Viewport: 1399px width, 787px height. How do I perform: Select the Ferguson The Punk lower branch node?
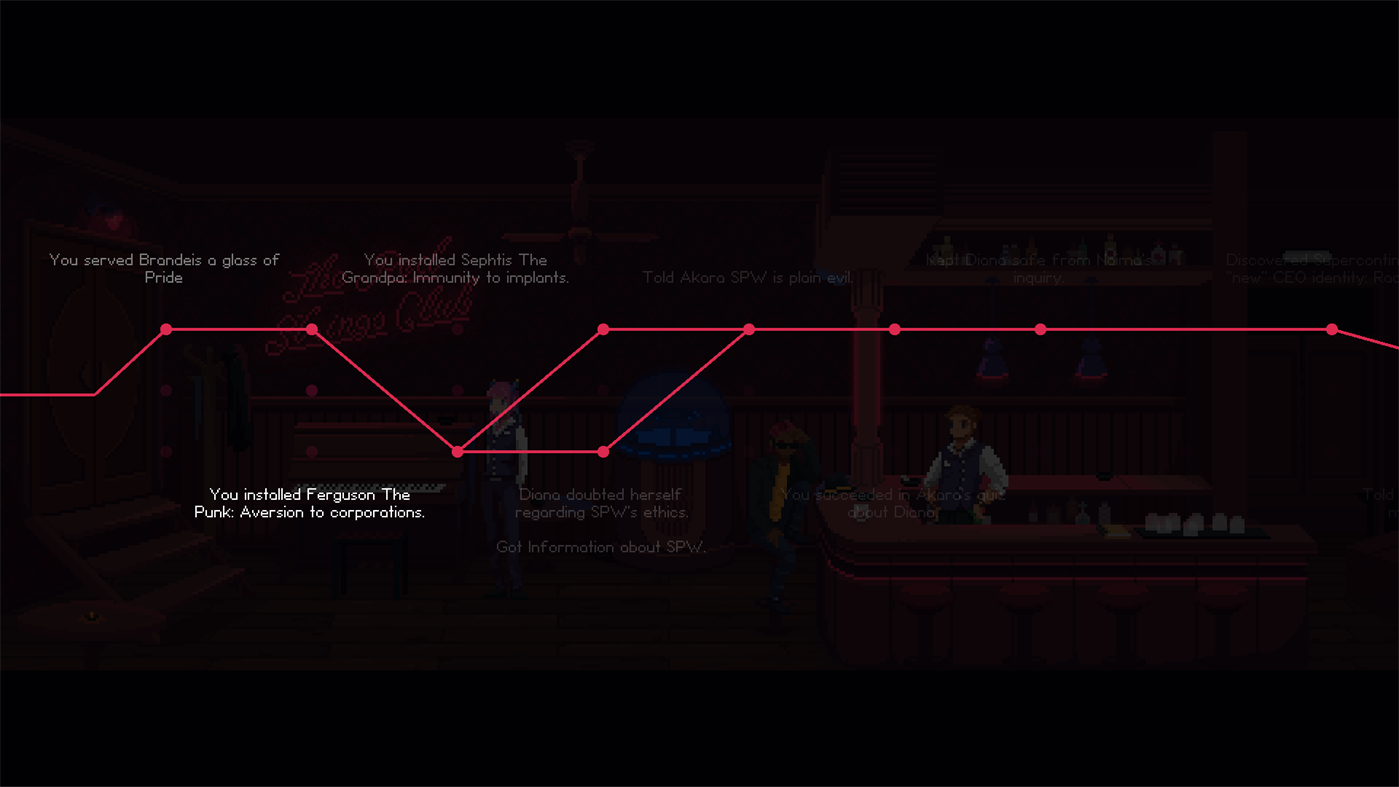pos(457,451)
